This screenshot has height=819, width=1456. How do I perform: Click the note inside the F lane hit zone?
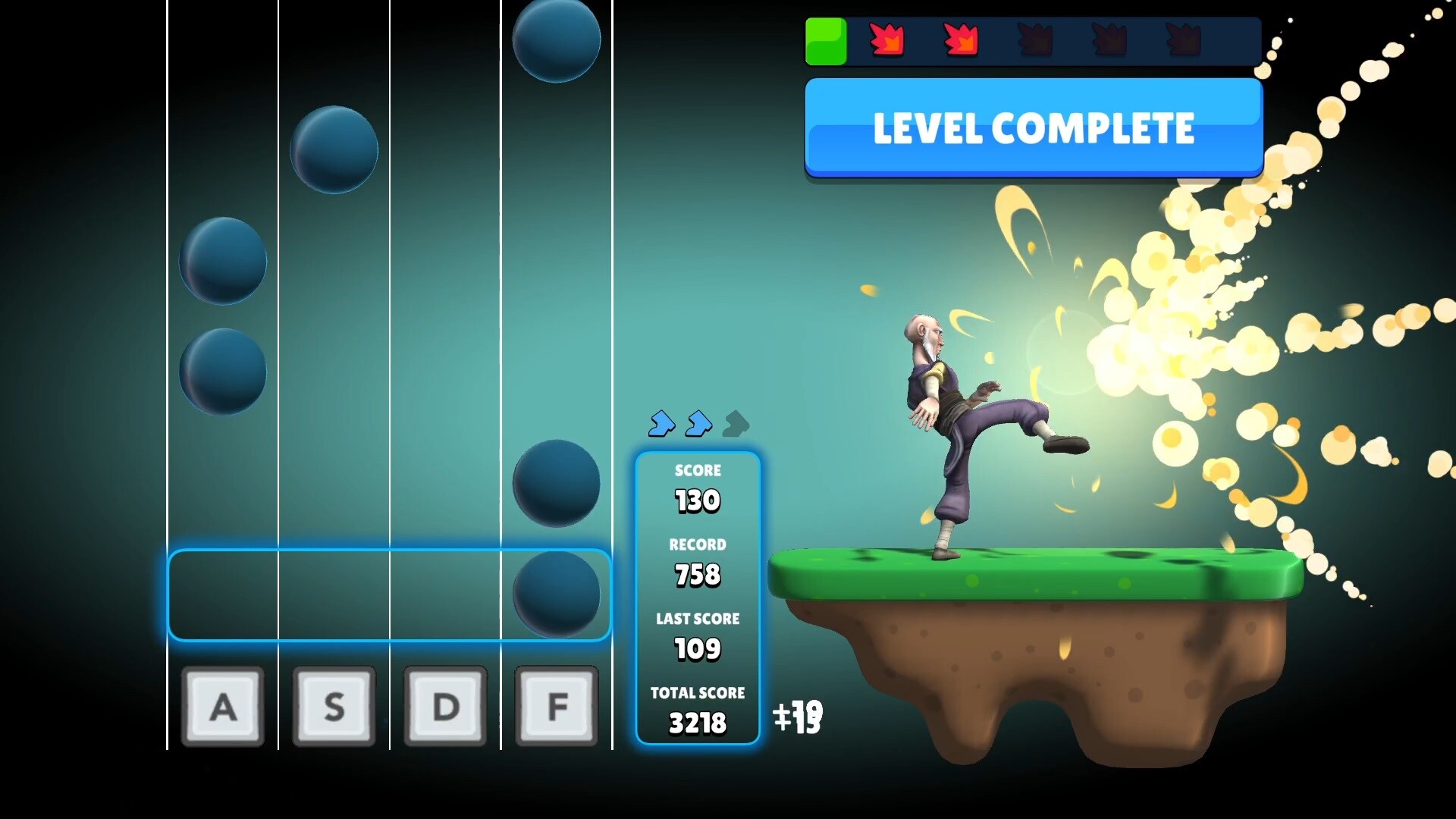click(557, 595)
